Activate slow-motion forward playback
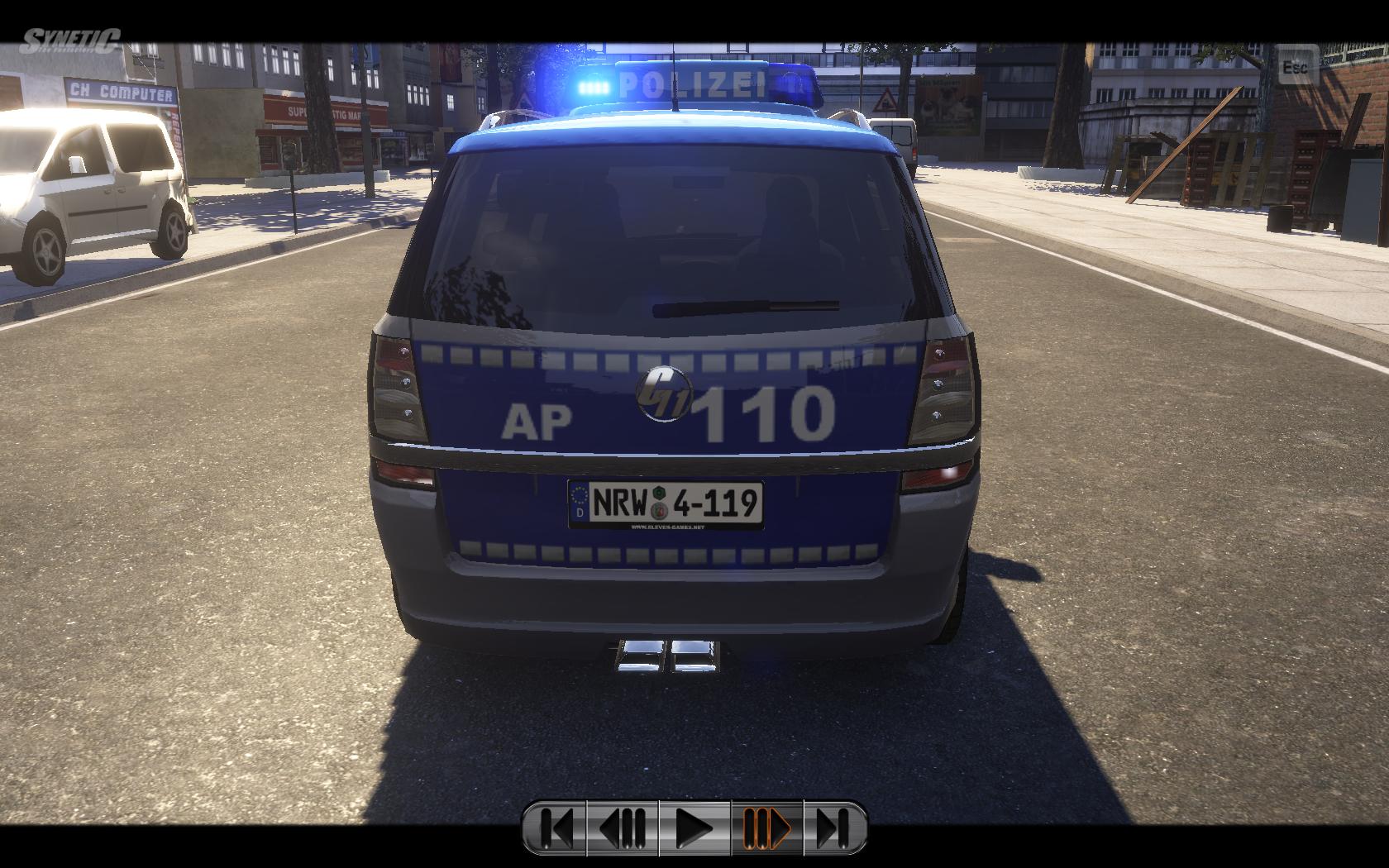 766,827
